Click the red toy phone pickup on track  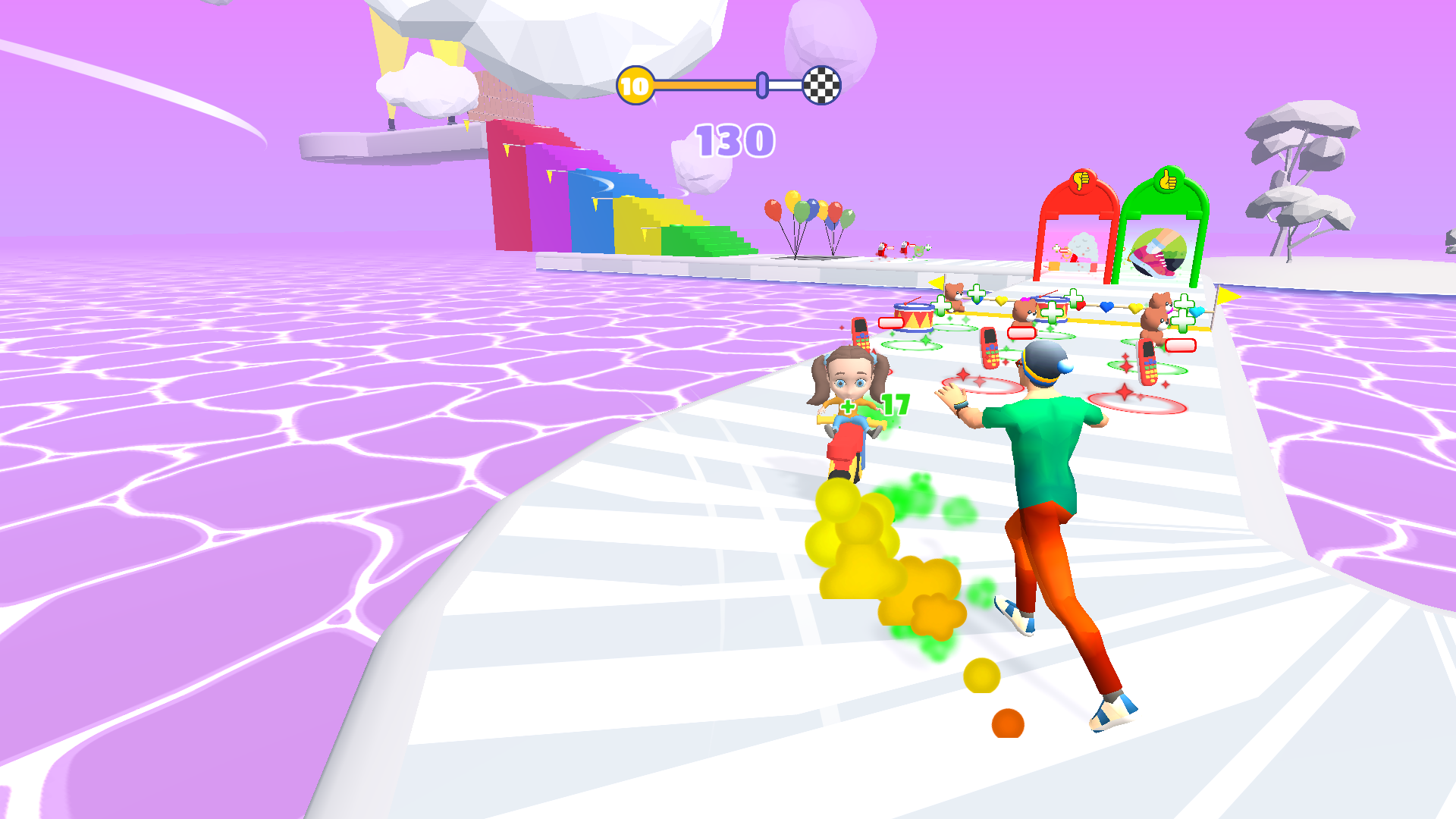coord(988,349)
